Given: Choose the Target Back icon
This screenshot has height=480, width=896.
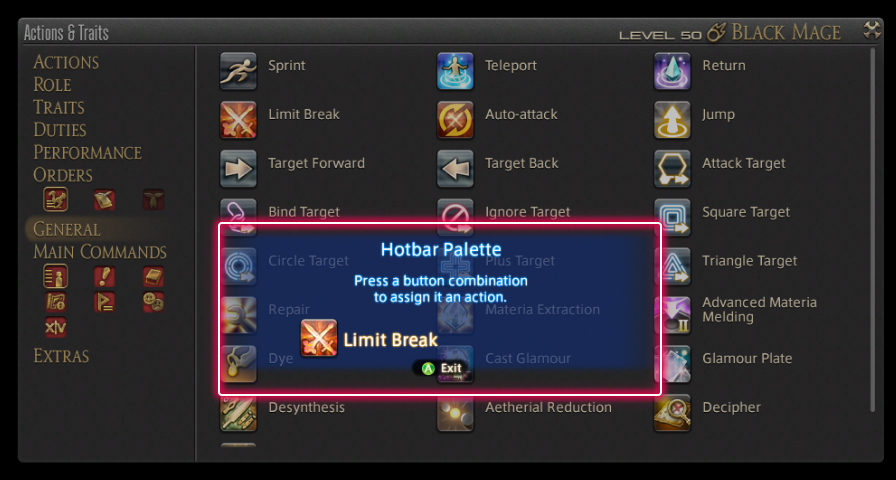Looking at the screenshot, I should (x=455, y=169).
